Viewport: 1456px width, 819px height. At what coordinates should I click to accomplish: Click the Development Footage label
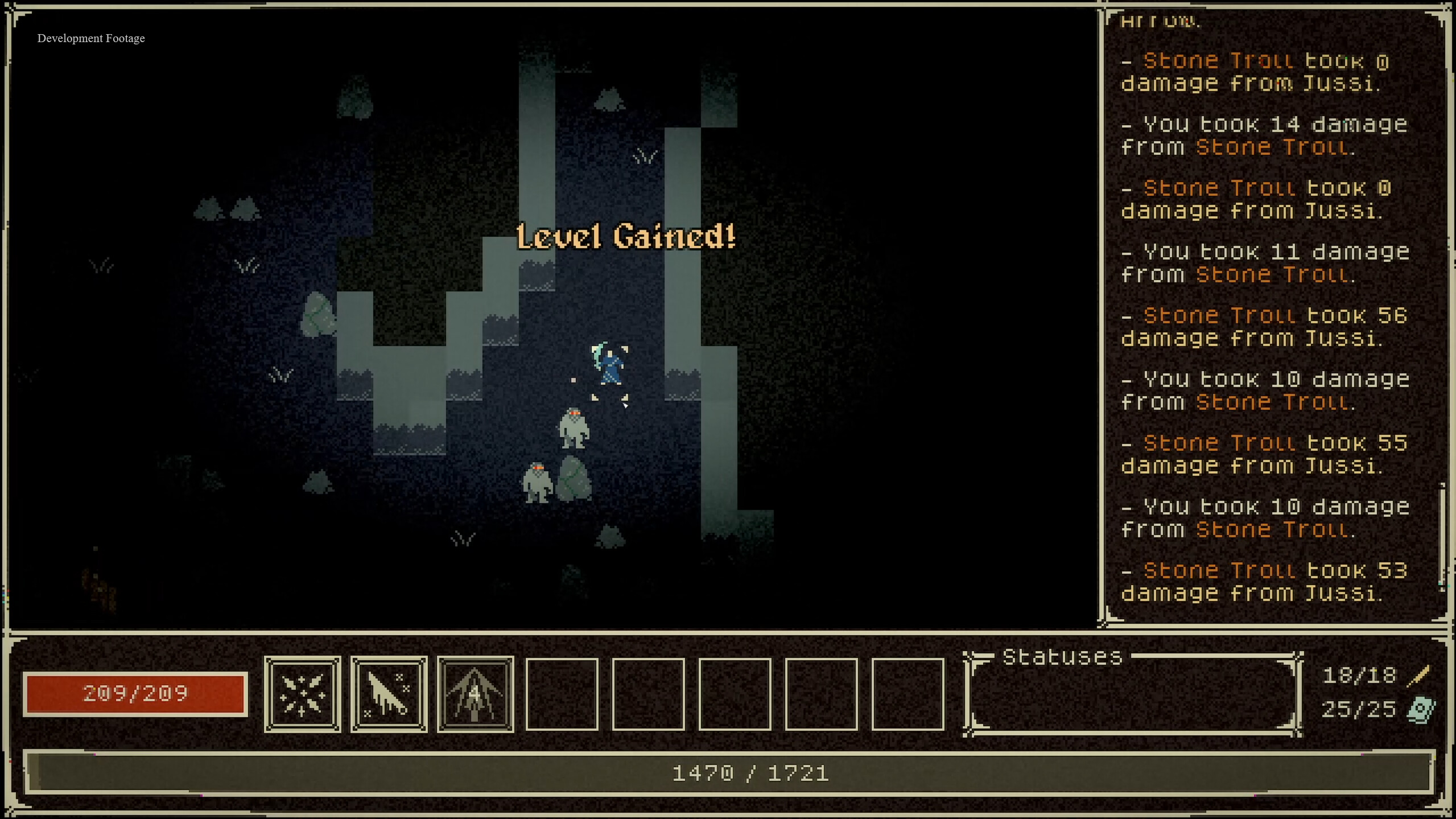click(90, 38)
